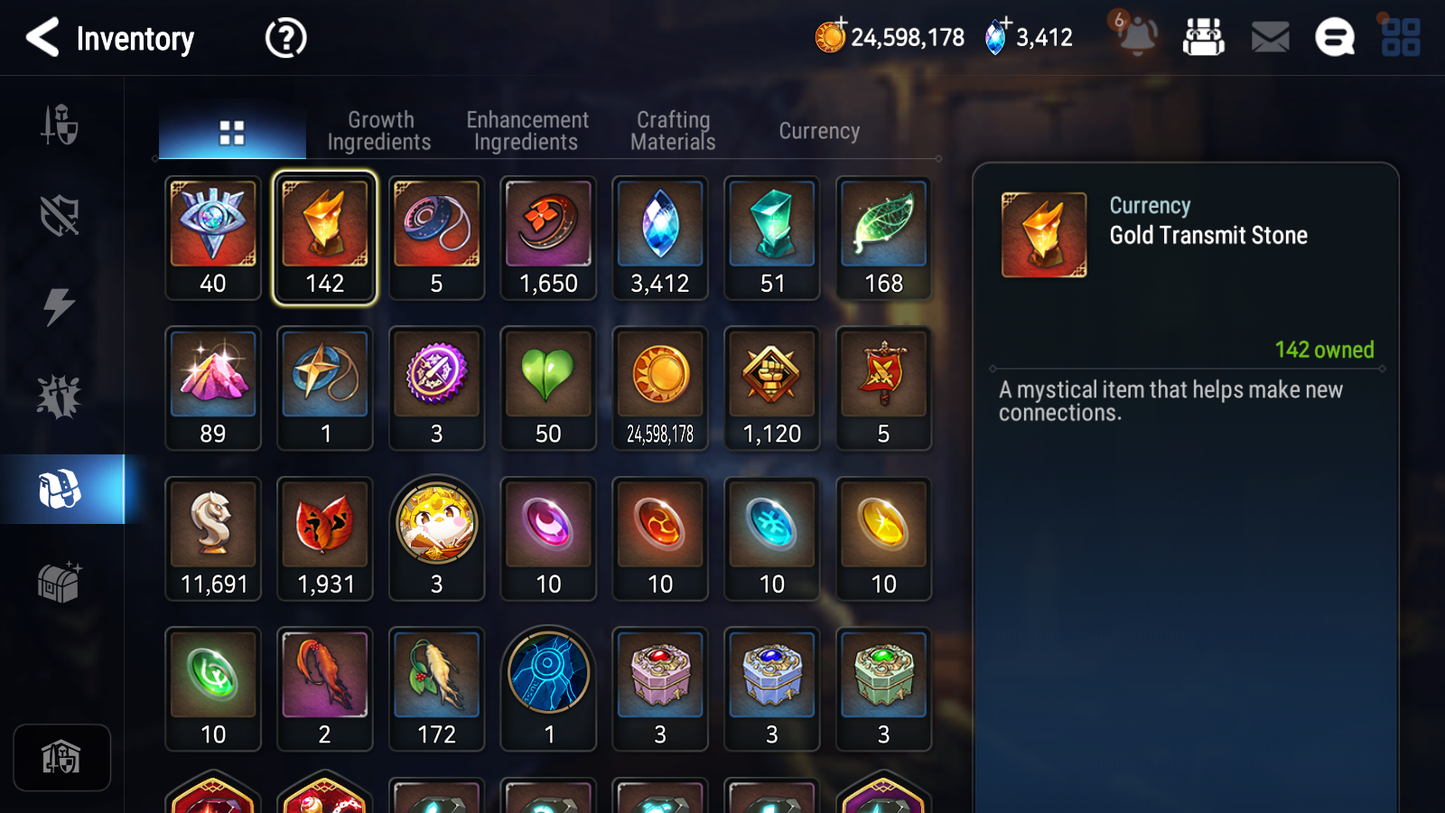This screenshot has width=1445, height=813.
Task: Switch to the Growth Ingredients tab
Action: click(380, 130)
